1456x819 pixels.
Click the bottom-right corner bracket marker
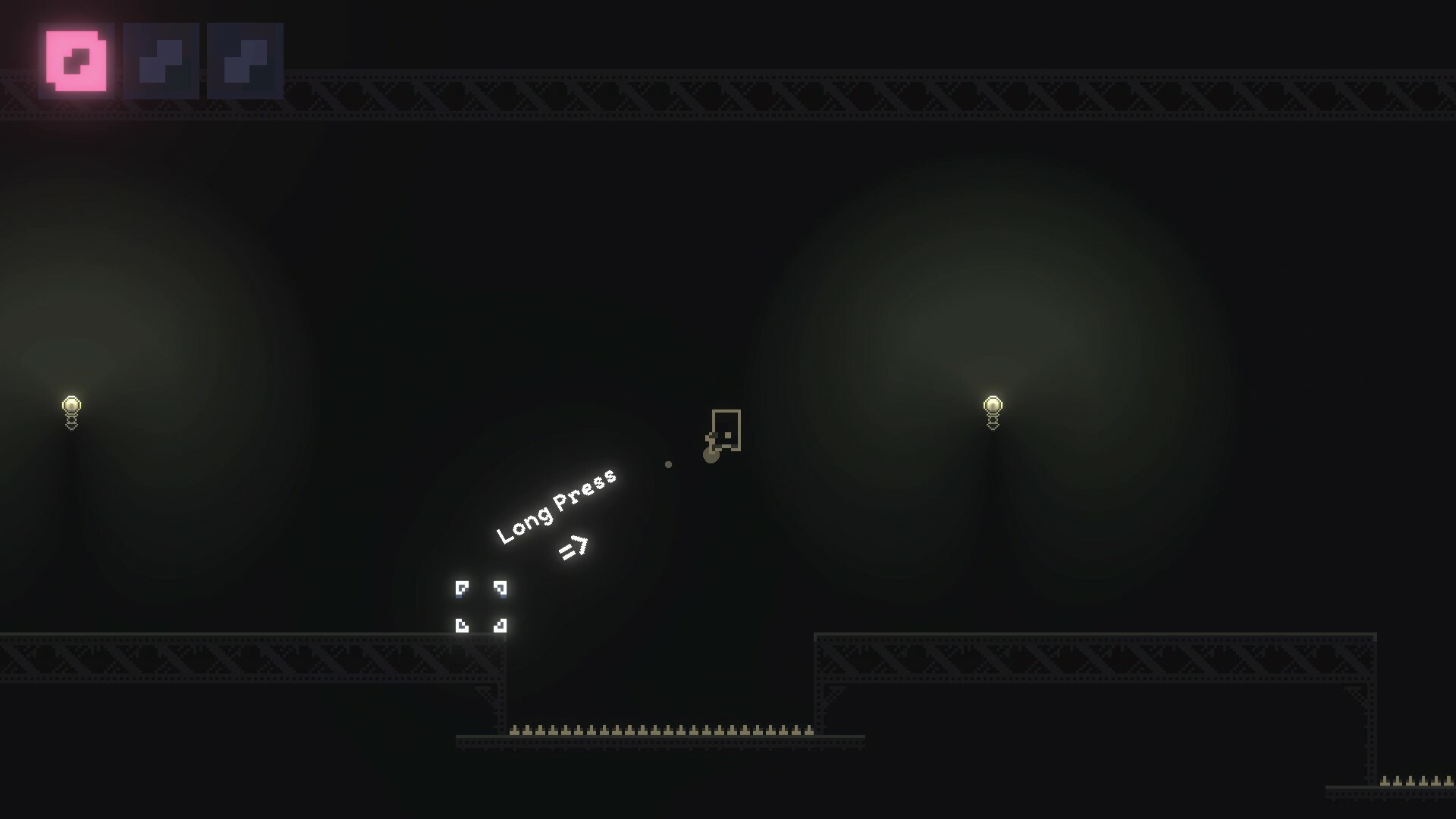coord(500,625)
